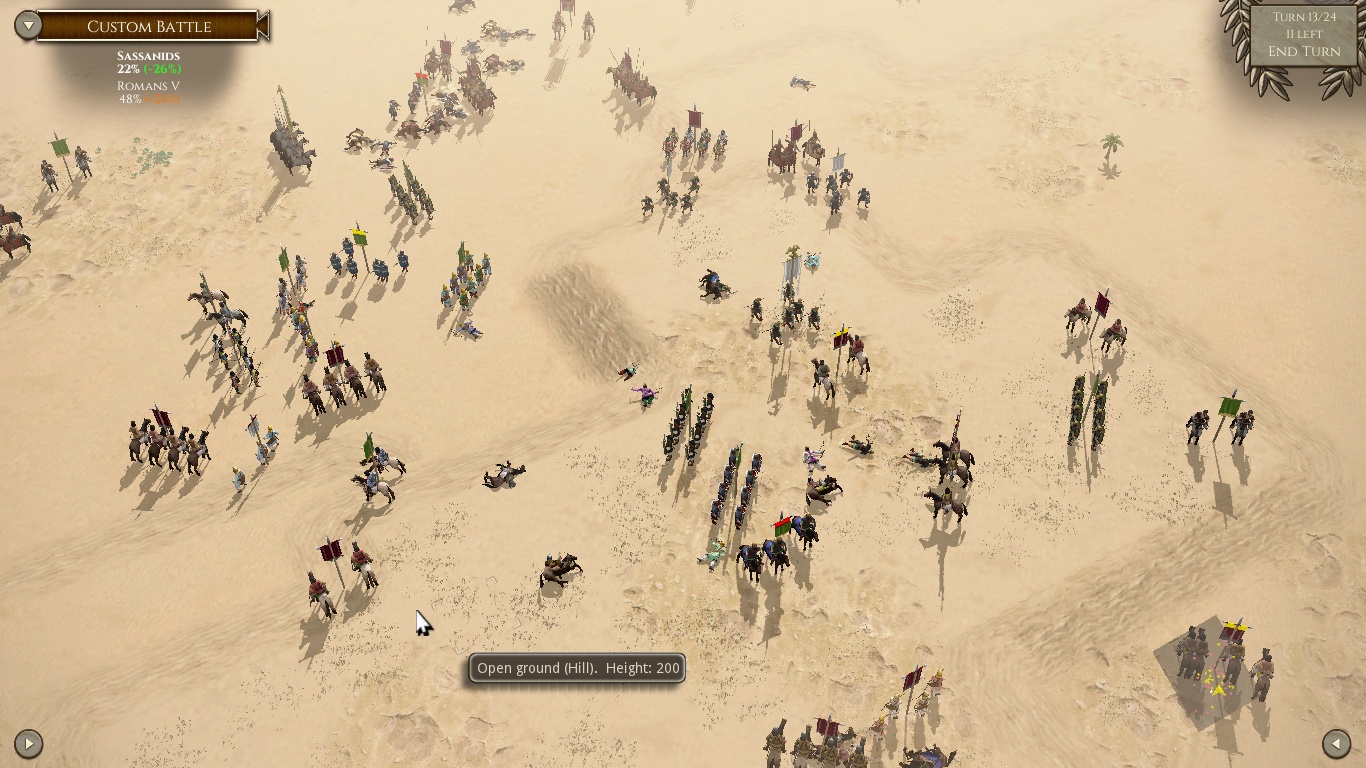Viewport: 1366px width, 768px height.
Task: End the current turn
Action: click(x=1304, y=51)
